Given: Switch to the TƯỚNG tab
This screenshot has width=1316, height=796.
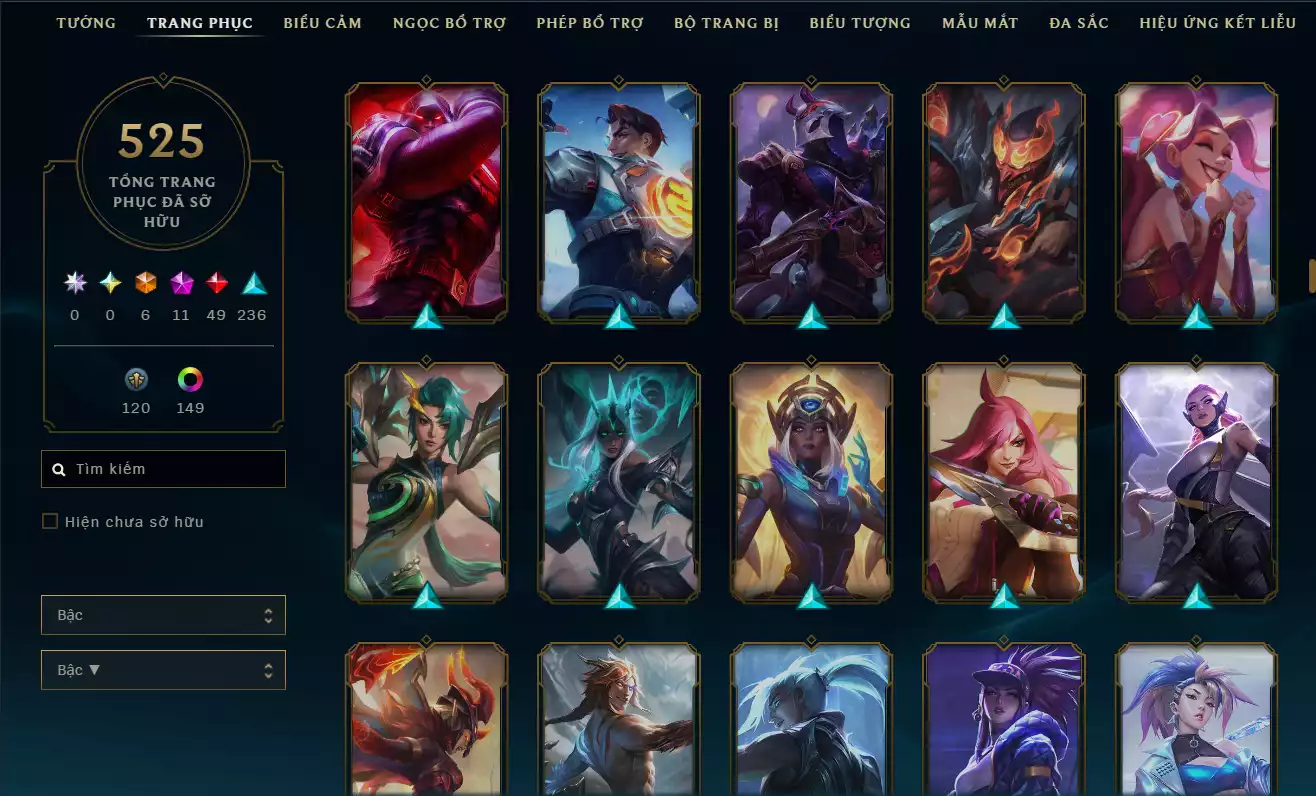Looking at the screenshot, I should pyautogui.click(x=86, y=22).
